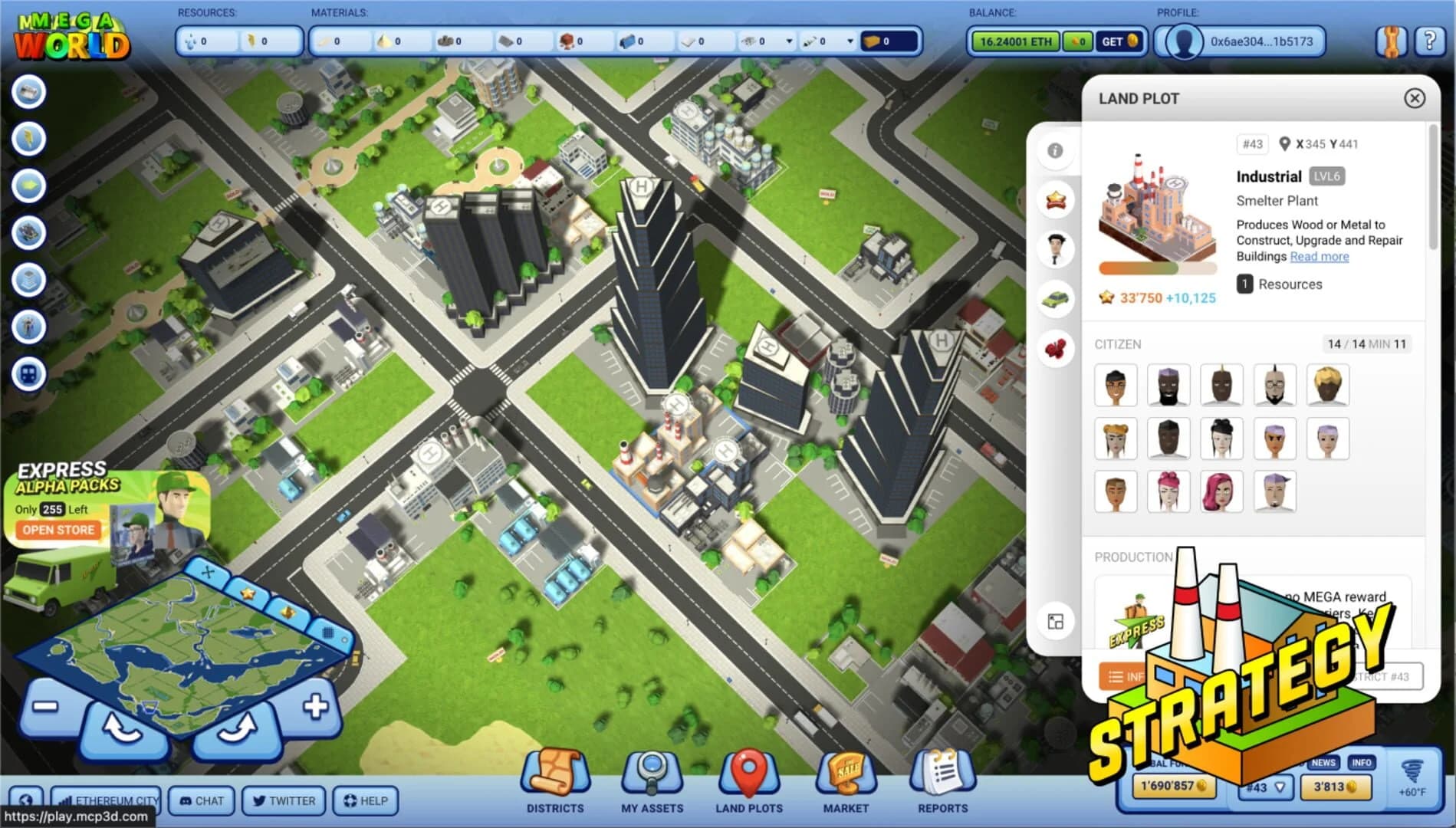Open the roses tab on the Land Plot panel

[1056, 347]
